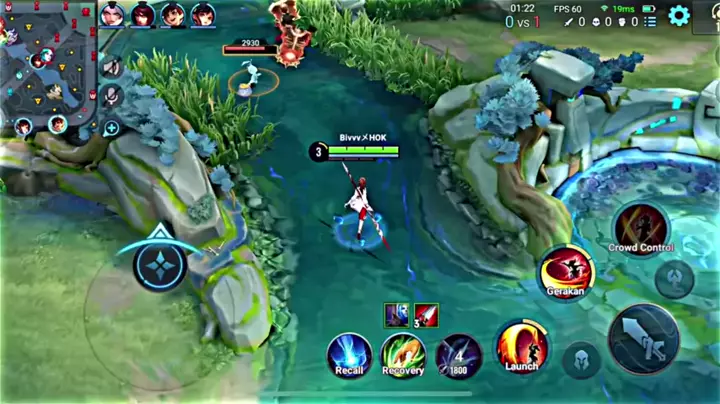
Task: Toggle the speaker mute button
Action: (x=112, y=68)
